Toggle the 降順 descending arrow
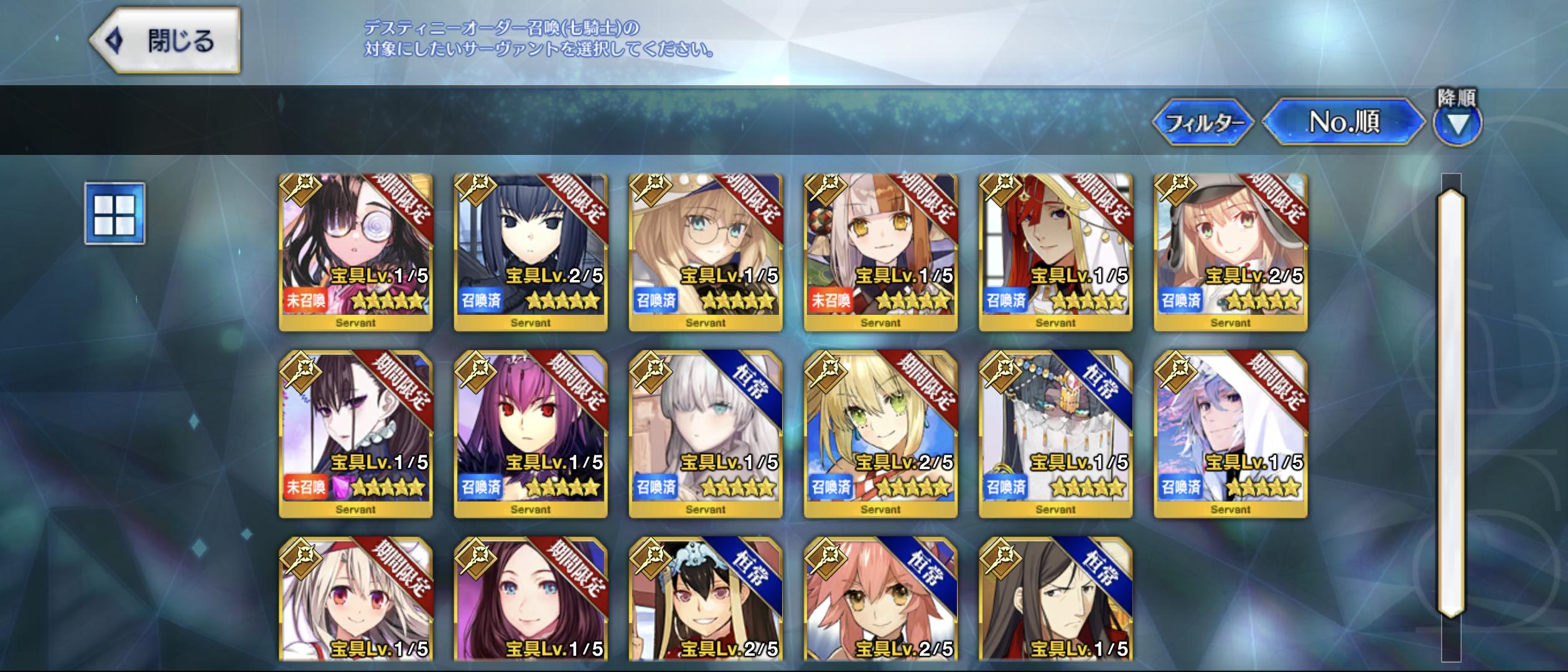 1457,123
